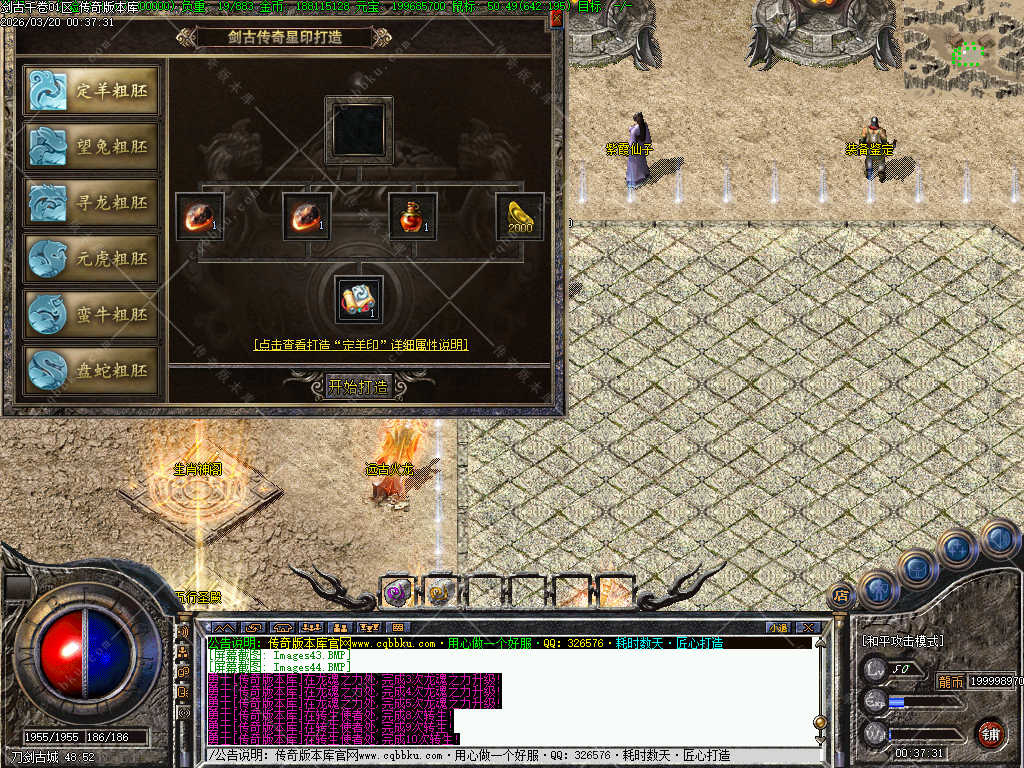Image resolution: width=1024 pixels, height=768 pixels.
Task: Toggle the 和平攻击模式 attack mode label
Action: (903, 640)
